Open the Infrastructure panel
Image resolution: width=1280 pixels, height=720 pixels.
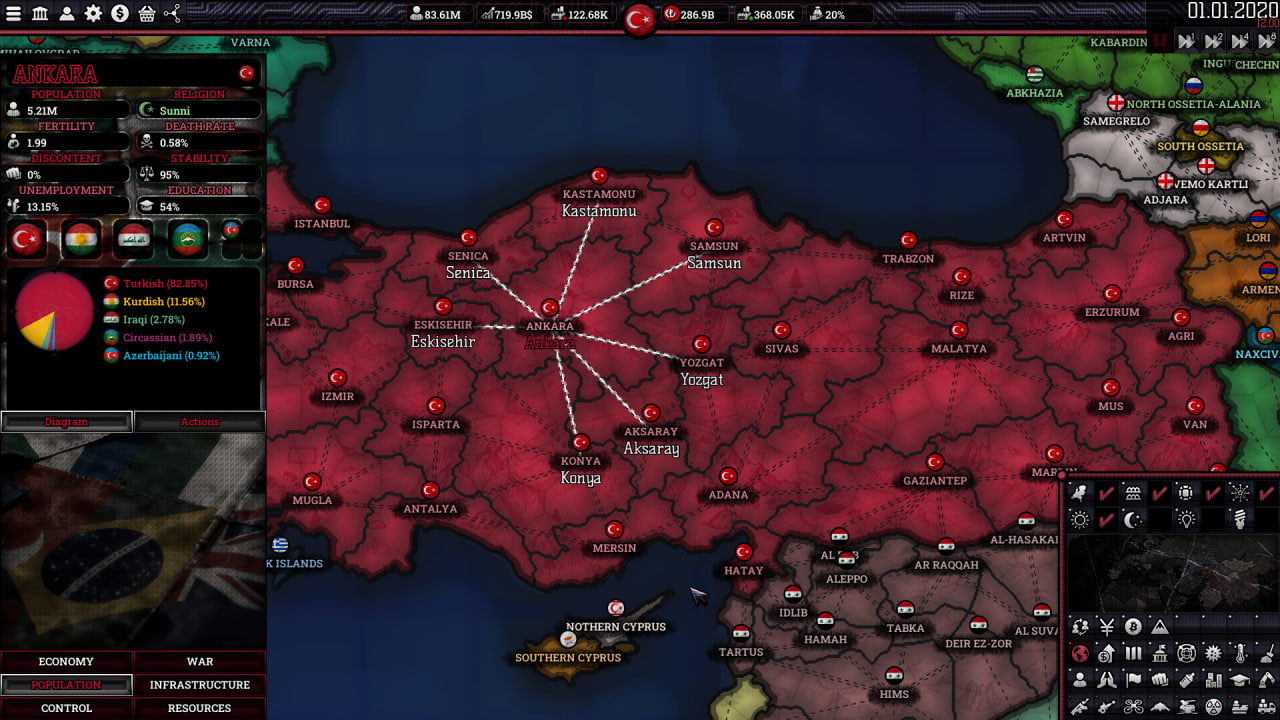point(200,685)
